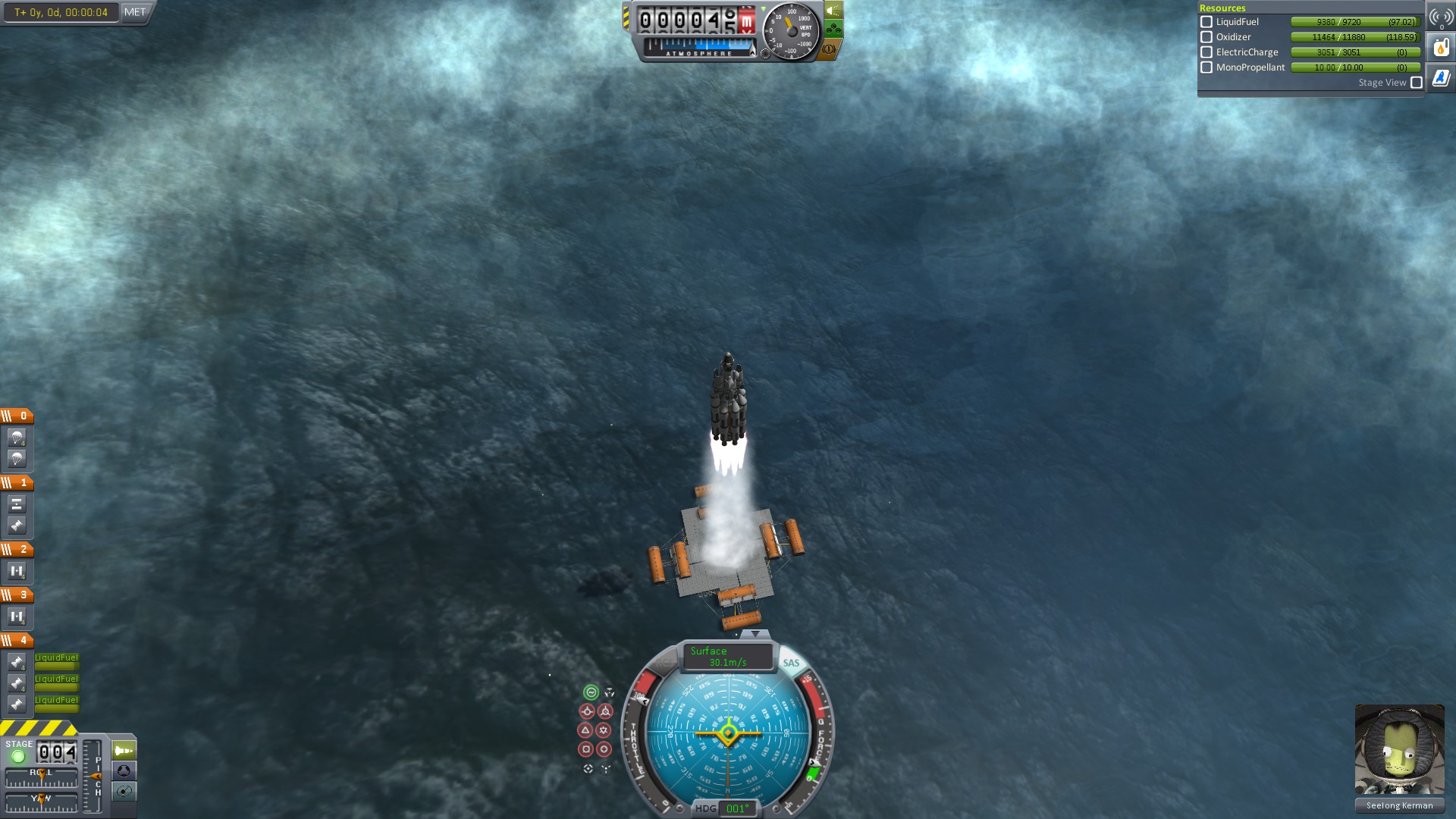Toggle the resources fuel-drop toolbar button

[x=1441, y=48]
